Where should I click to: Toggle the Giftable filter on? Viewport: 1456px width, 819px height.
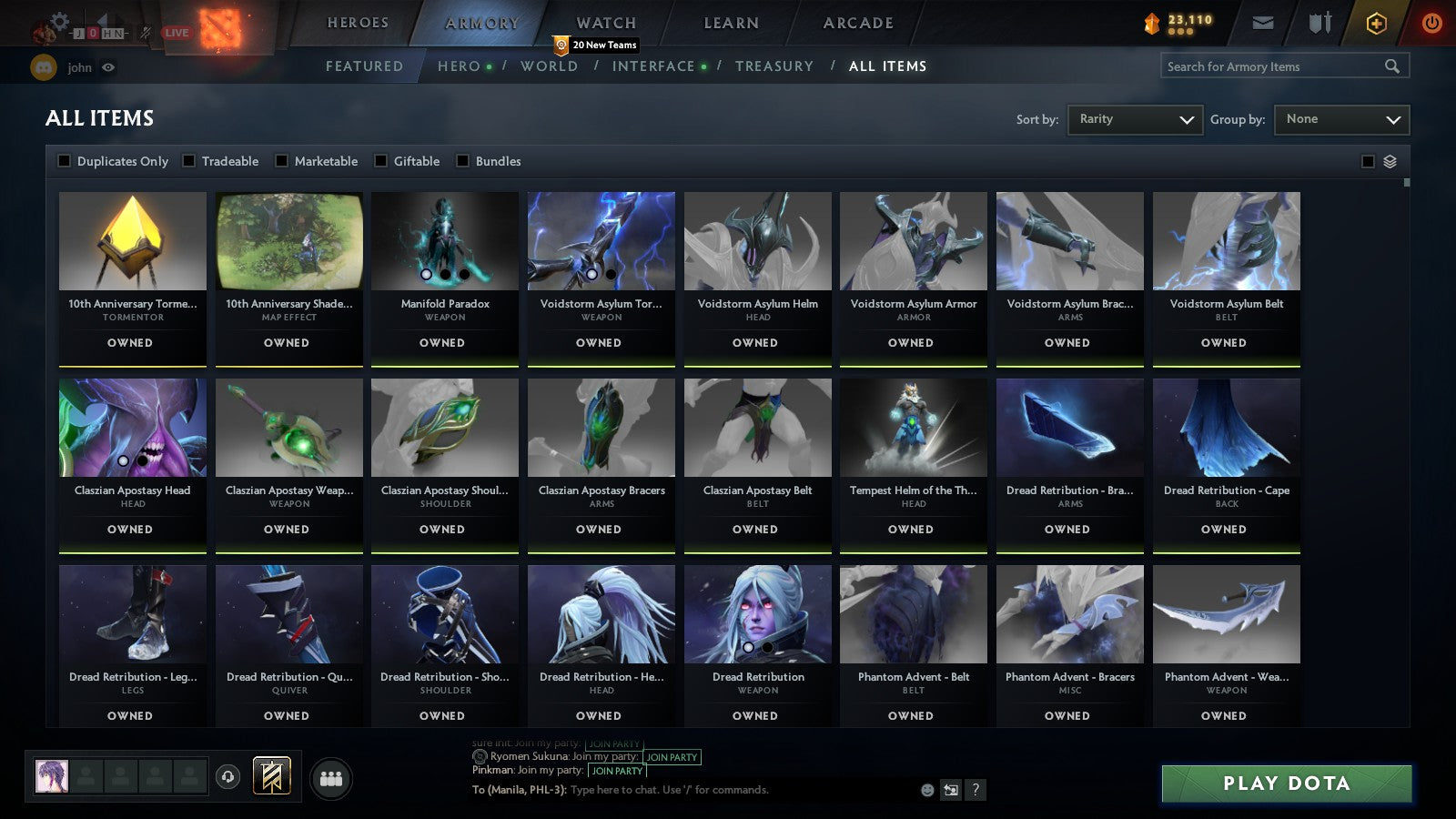(x=380, y=161)
